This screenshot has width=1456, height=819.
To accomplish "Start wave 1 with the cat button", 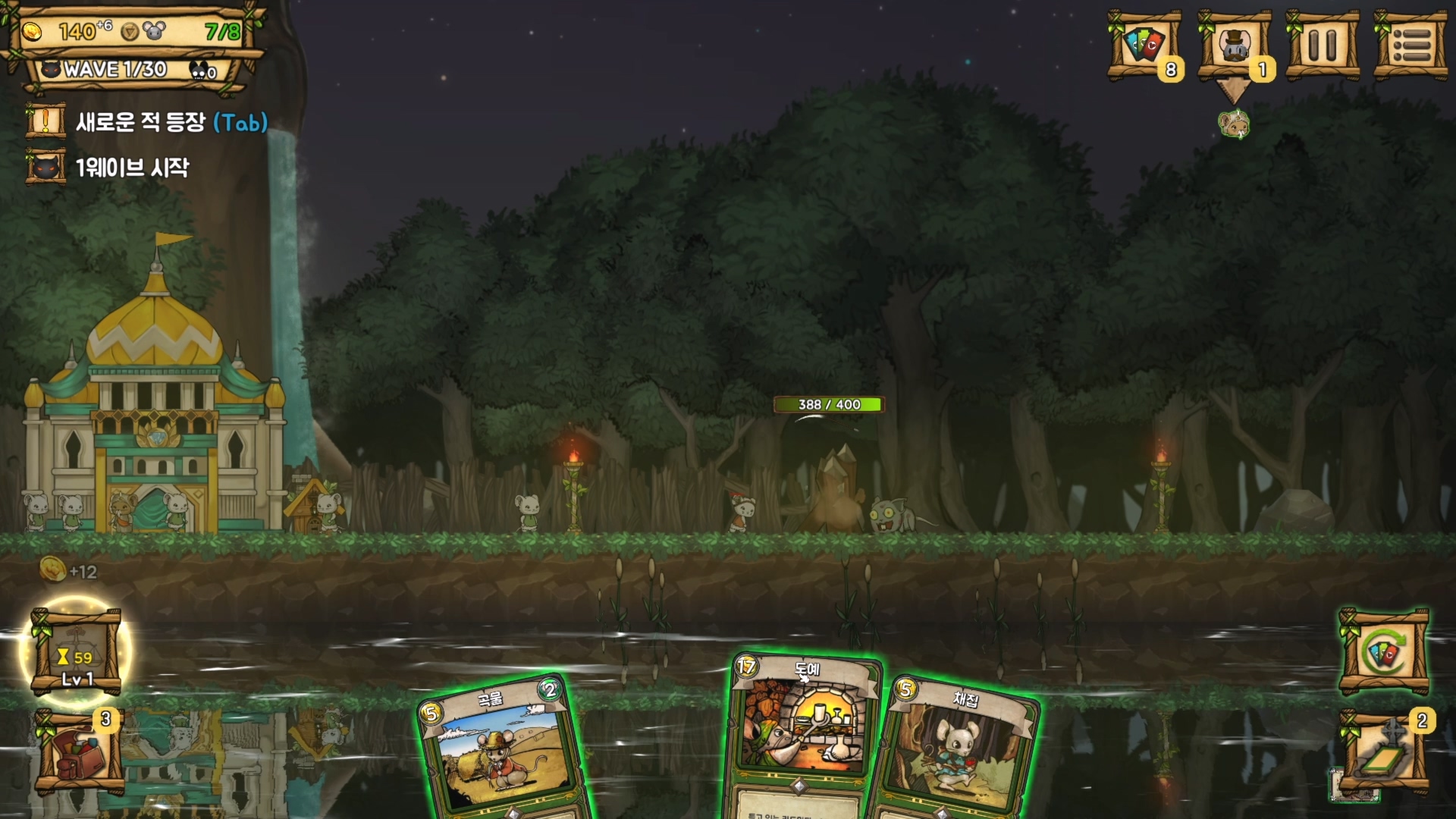I will 45,168.
